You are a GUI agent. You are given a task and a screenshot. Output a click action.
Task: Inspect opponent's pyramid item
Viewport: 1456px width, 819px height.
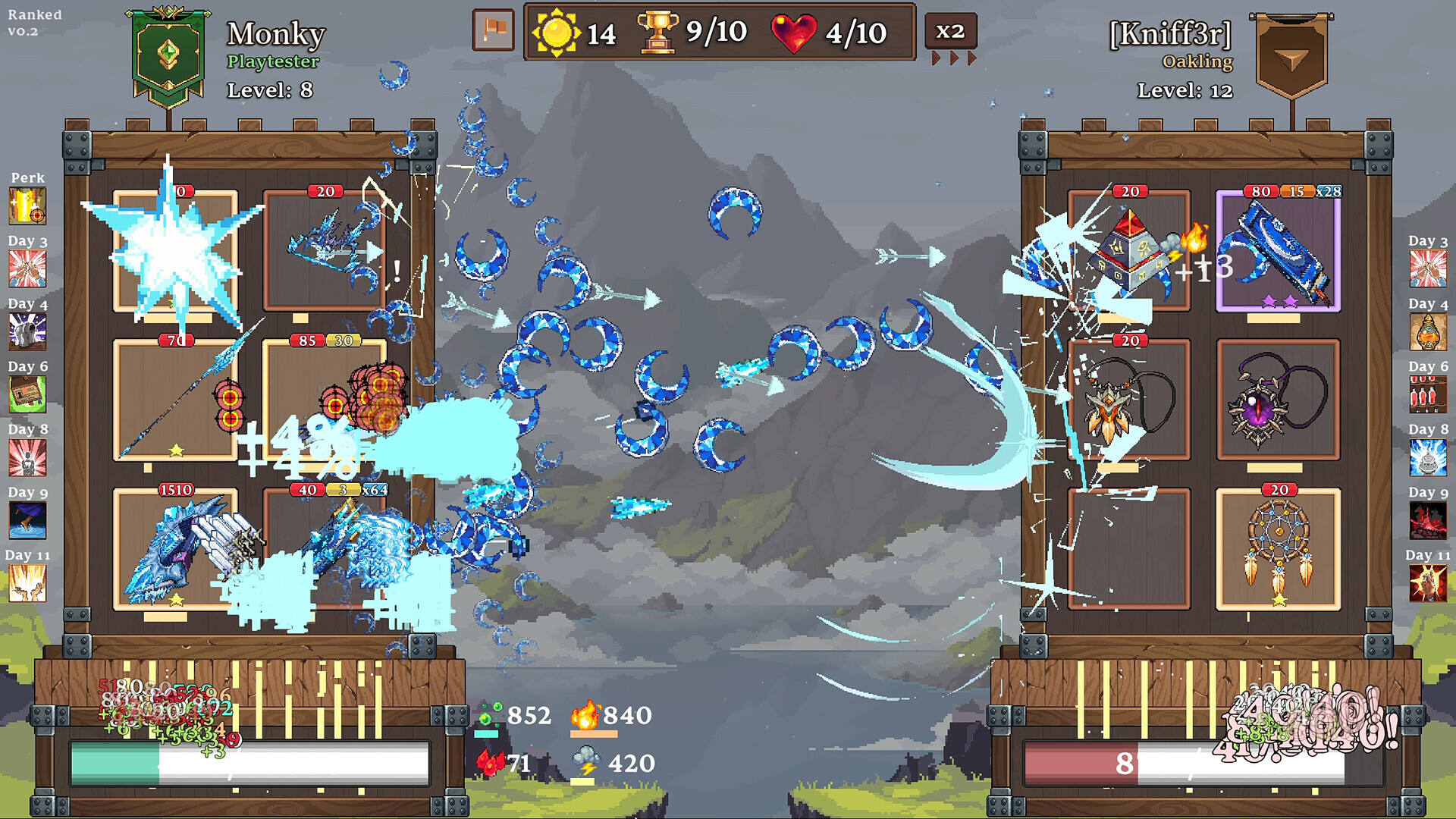(x=1128, y=250)
